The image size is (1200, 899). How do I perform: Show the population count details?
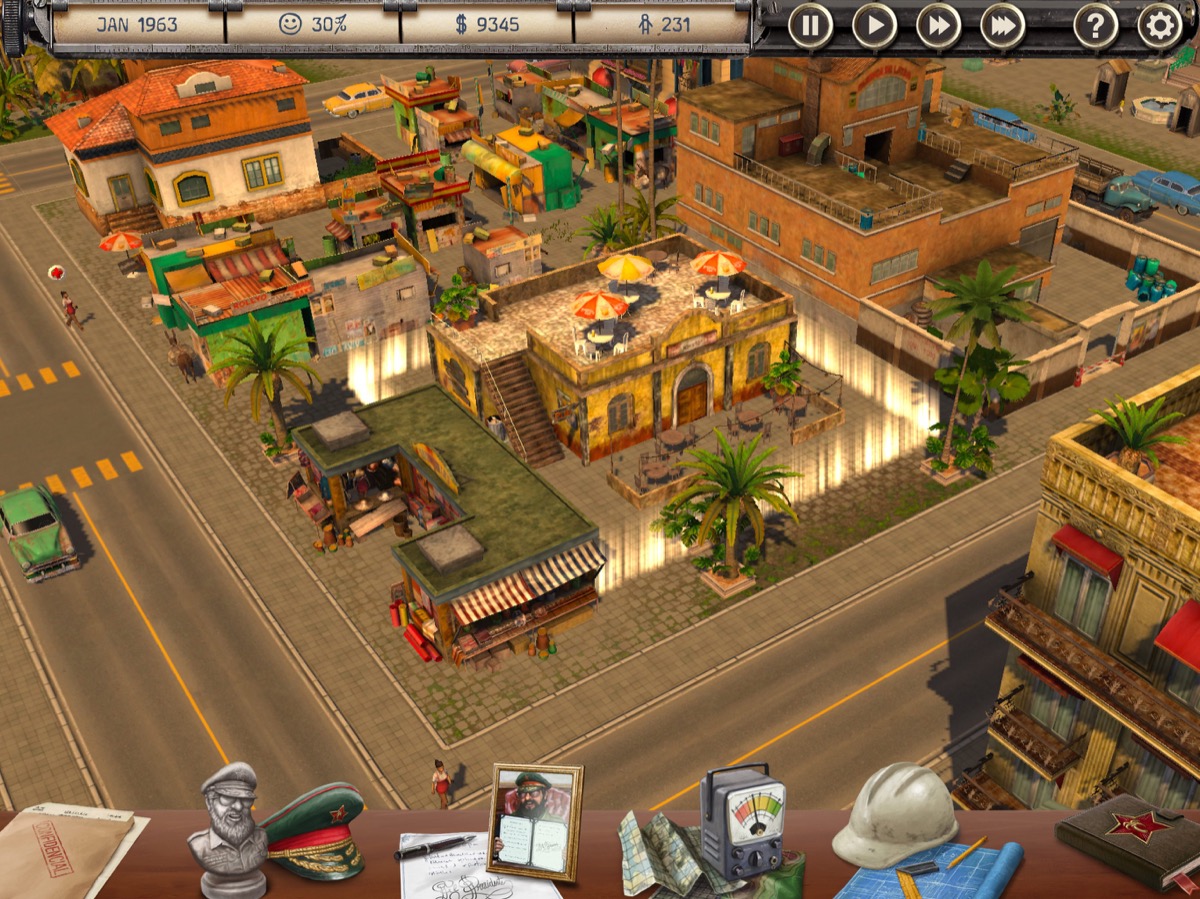coord(661,24)
